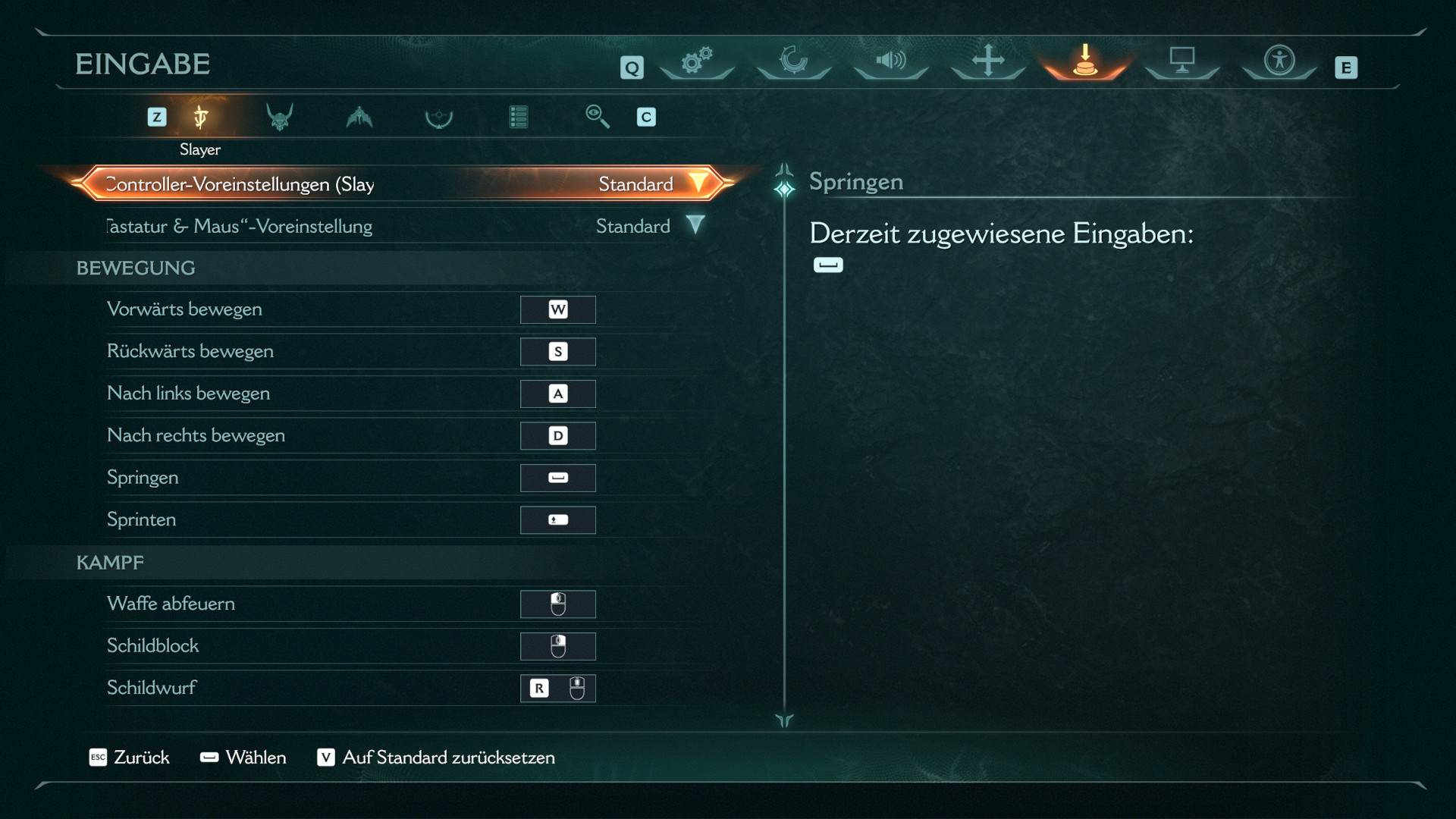Click Zurück to go back

(130, 758)
